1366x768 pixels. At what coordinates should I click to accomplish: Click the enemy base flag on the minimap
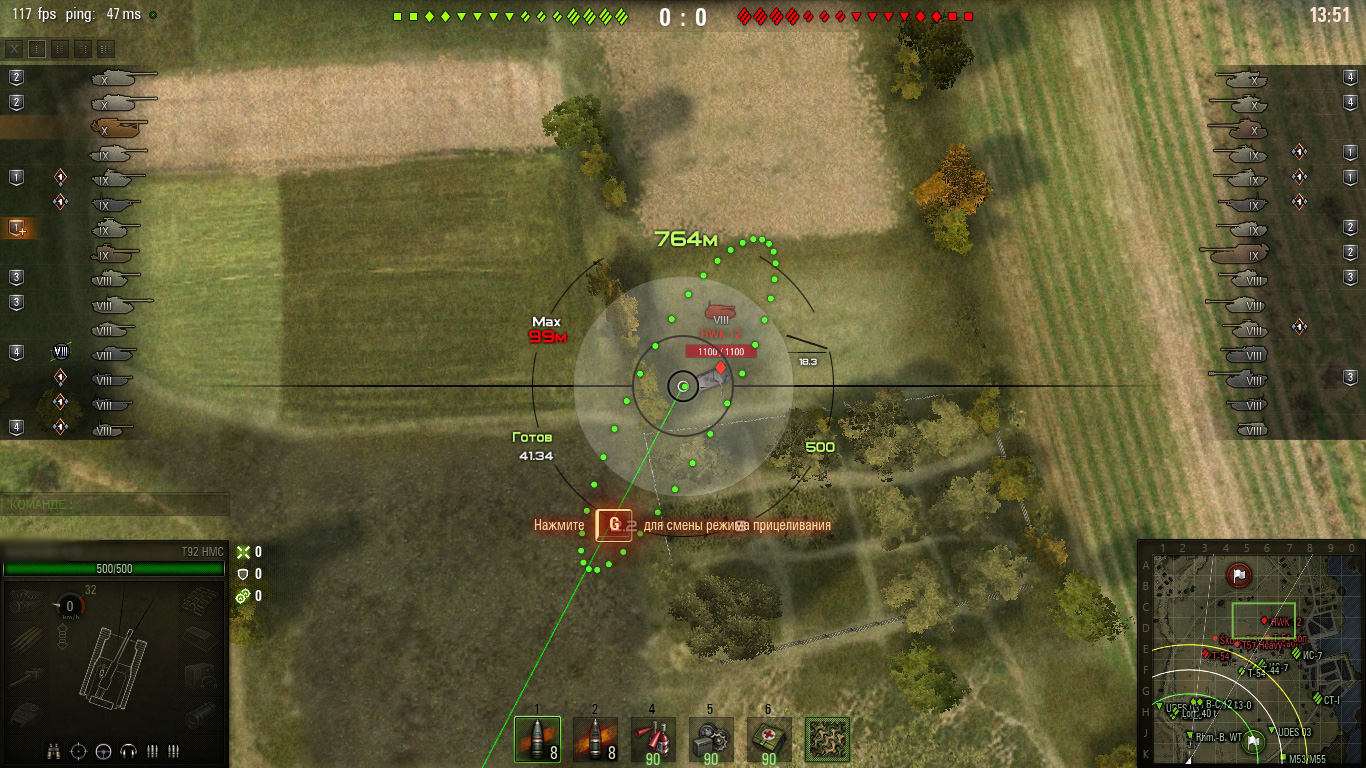[x=1238, y=575]
